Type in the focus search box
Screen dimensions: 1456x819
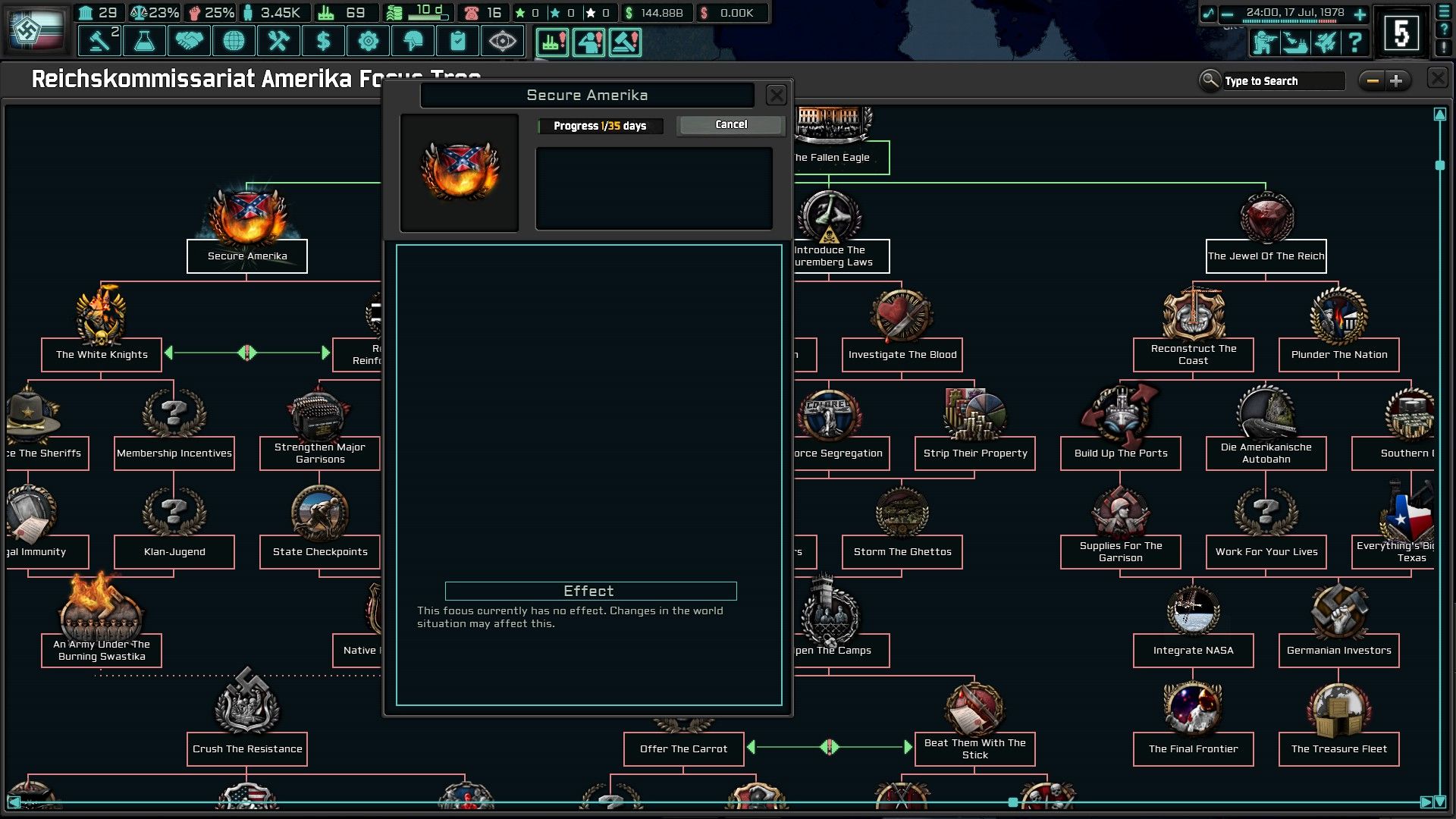1282,81
